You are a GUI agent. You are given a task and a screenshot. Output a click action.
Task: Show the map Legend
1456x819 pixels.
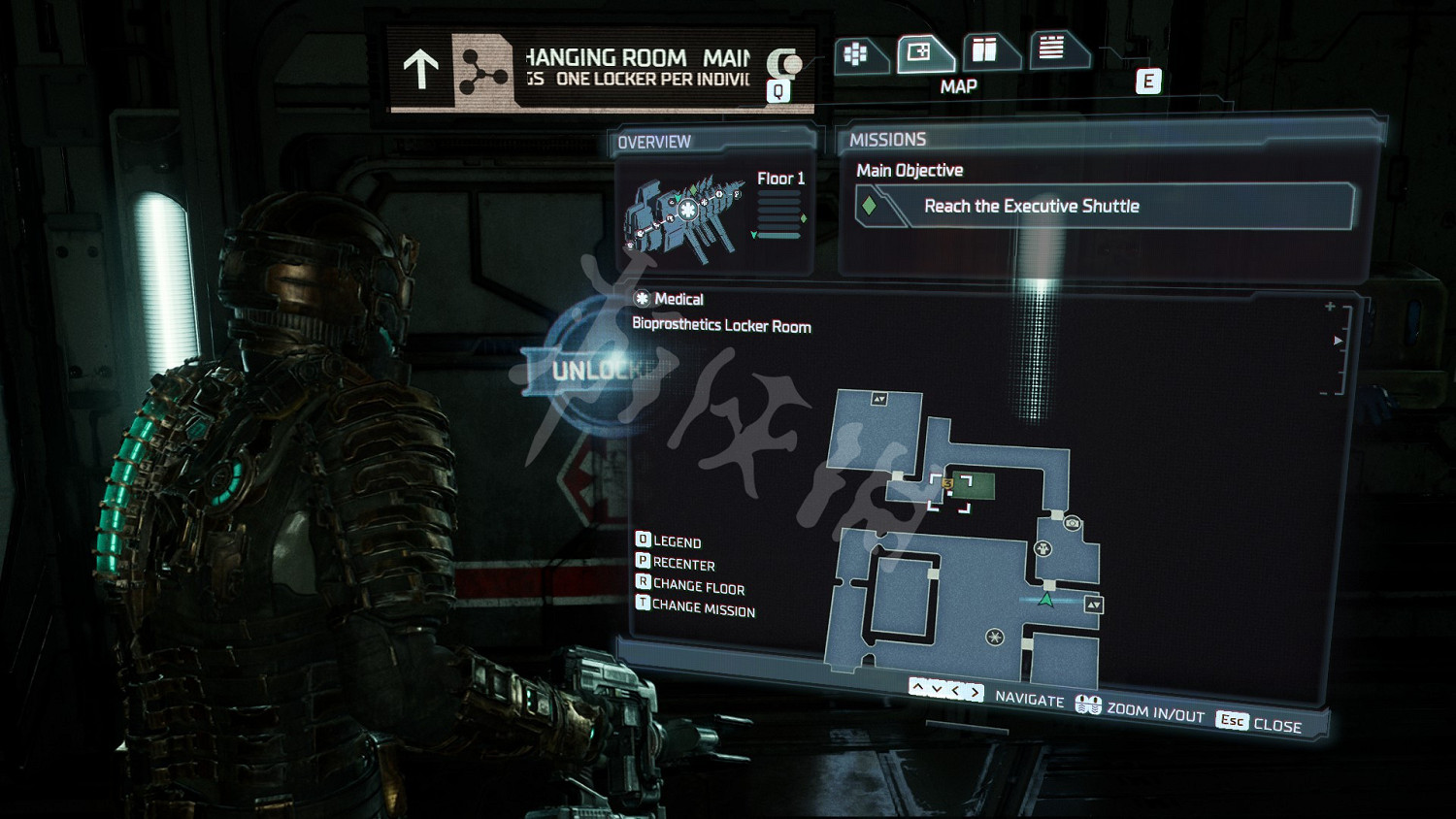(668, 541)
